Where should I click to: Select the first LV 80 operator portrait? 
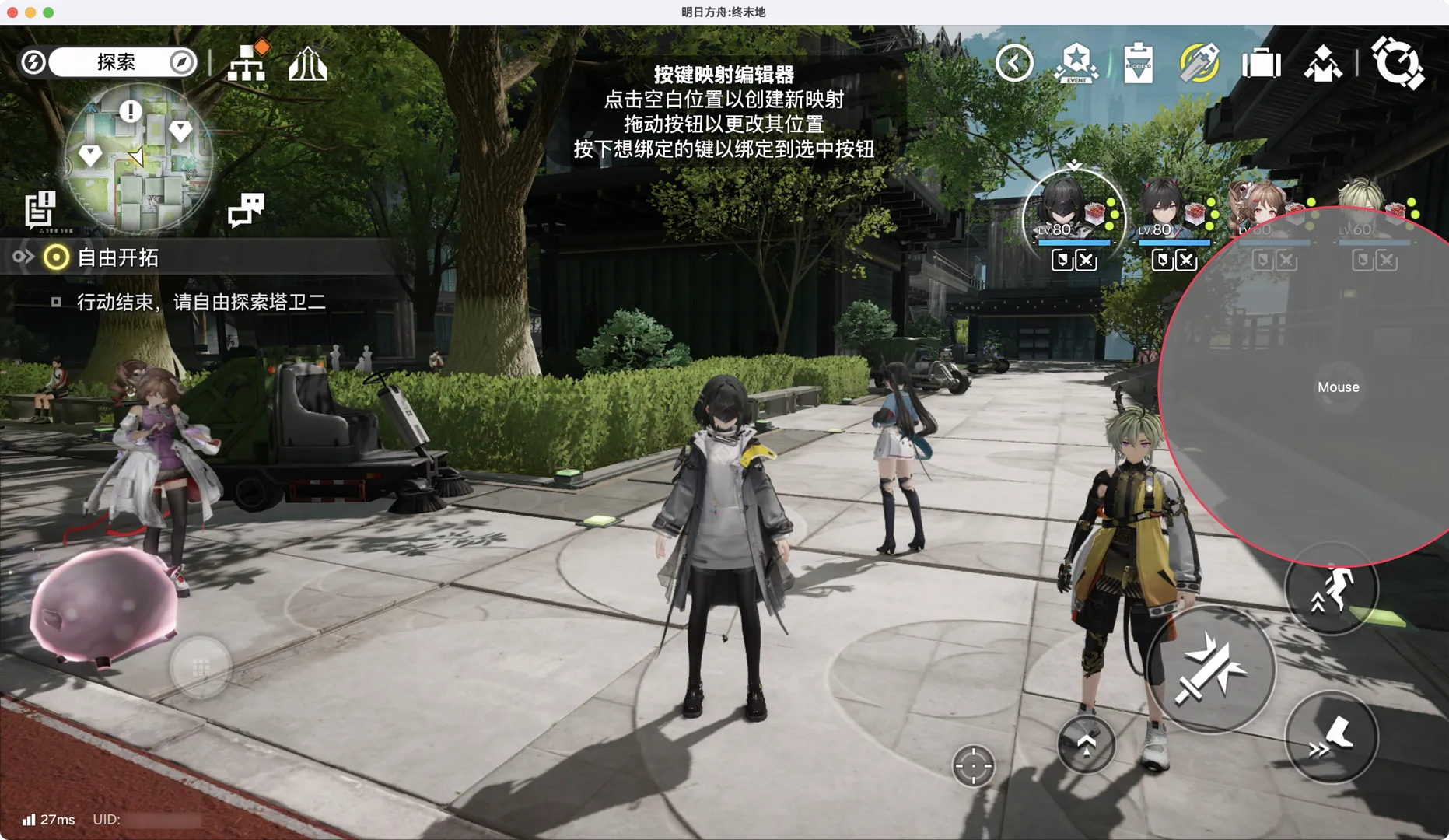[1072, 208]
